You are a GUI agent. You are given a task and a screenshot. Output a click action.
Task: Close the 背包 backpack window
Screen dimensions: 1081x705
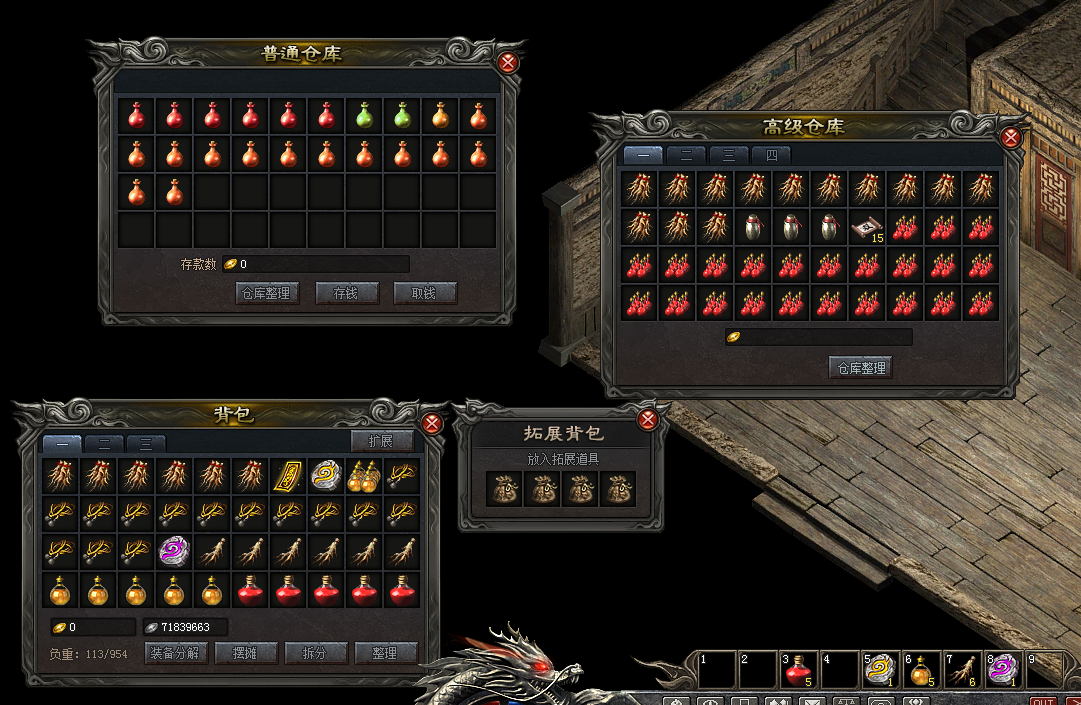coord(432,423)
